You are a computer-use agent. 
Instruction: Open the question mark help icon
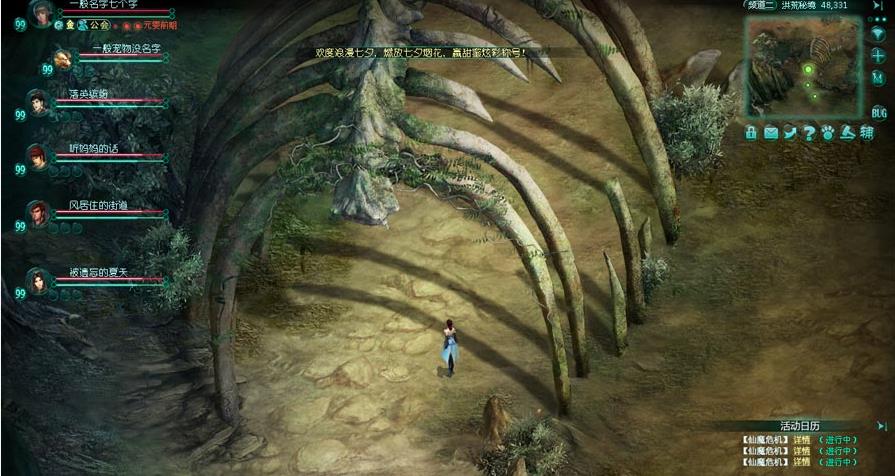point(809,132)
